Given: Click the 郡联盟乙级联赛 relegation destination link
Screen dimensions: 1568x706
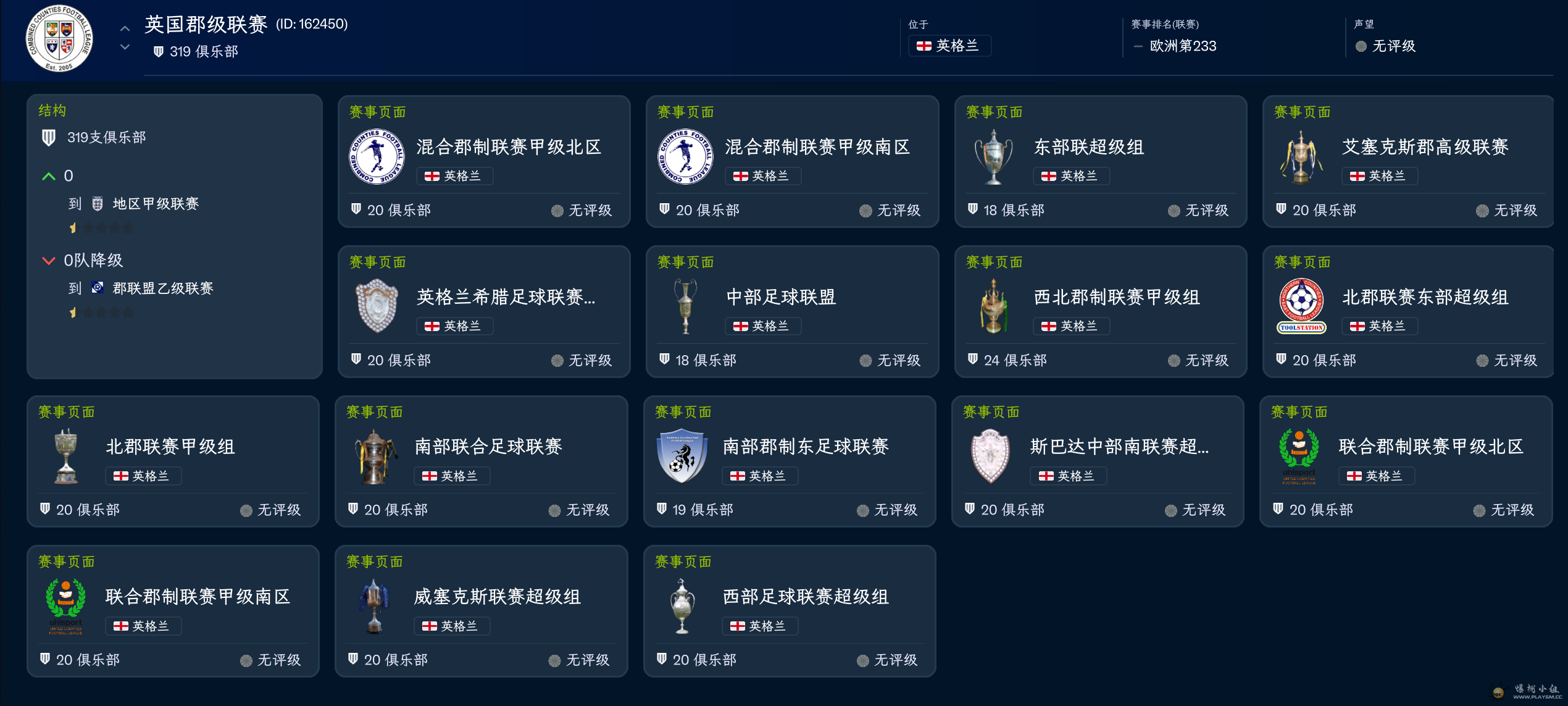Looking at the screenshot, I should point(162,288).
